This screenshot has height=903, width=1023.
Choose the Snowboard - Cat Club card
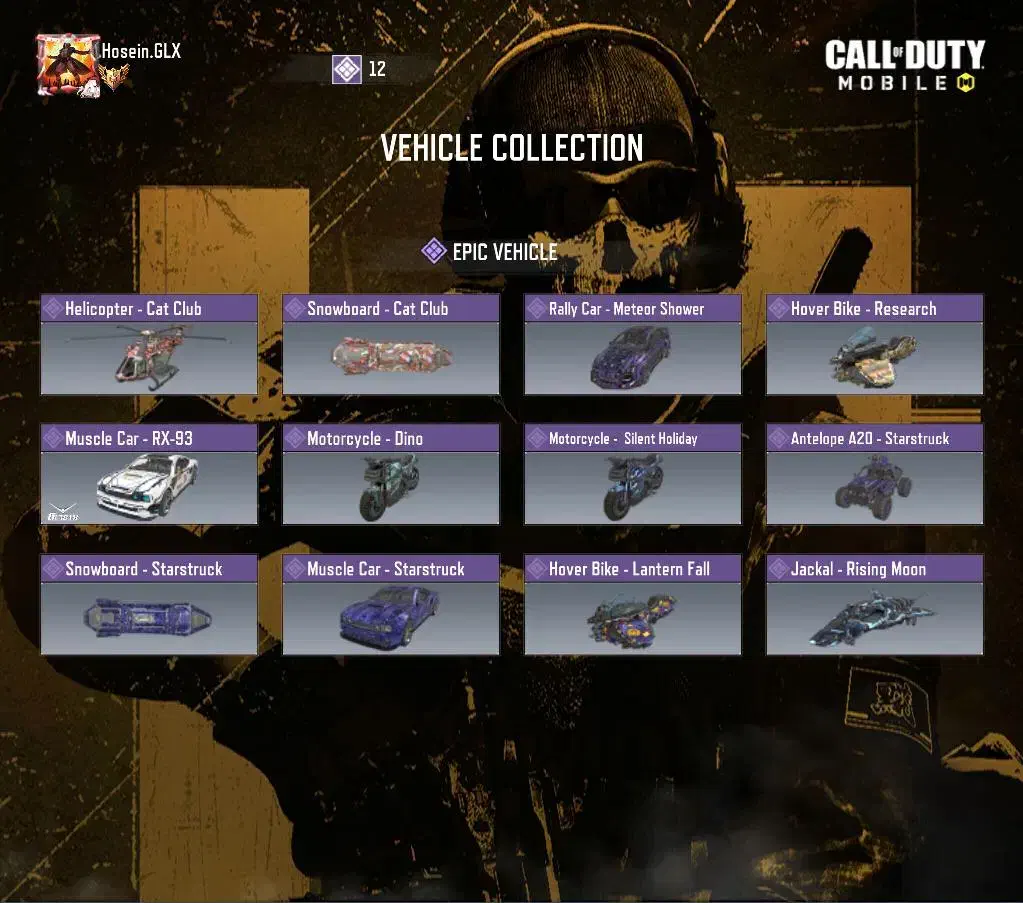[x=391, y=345]
